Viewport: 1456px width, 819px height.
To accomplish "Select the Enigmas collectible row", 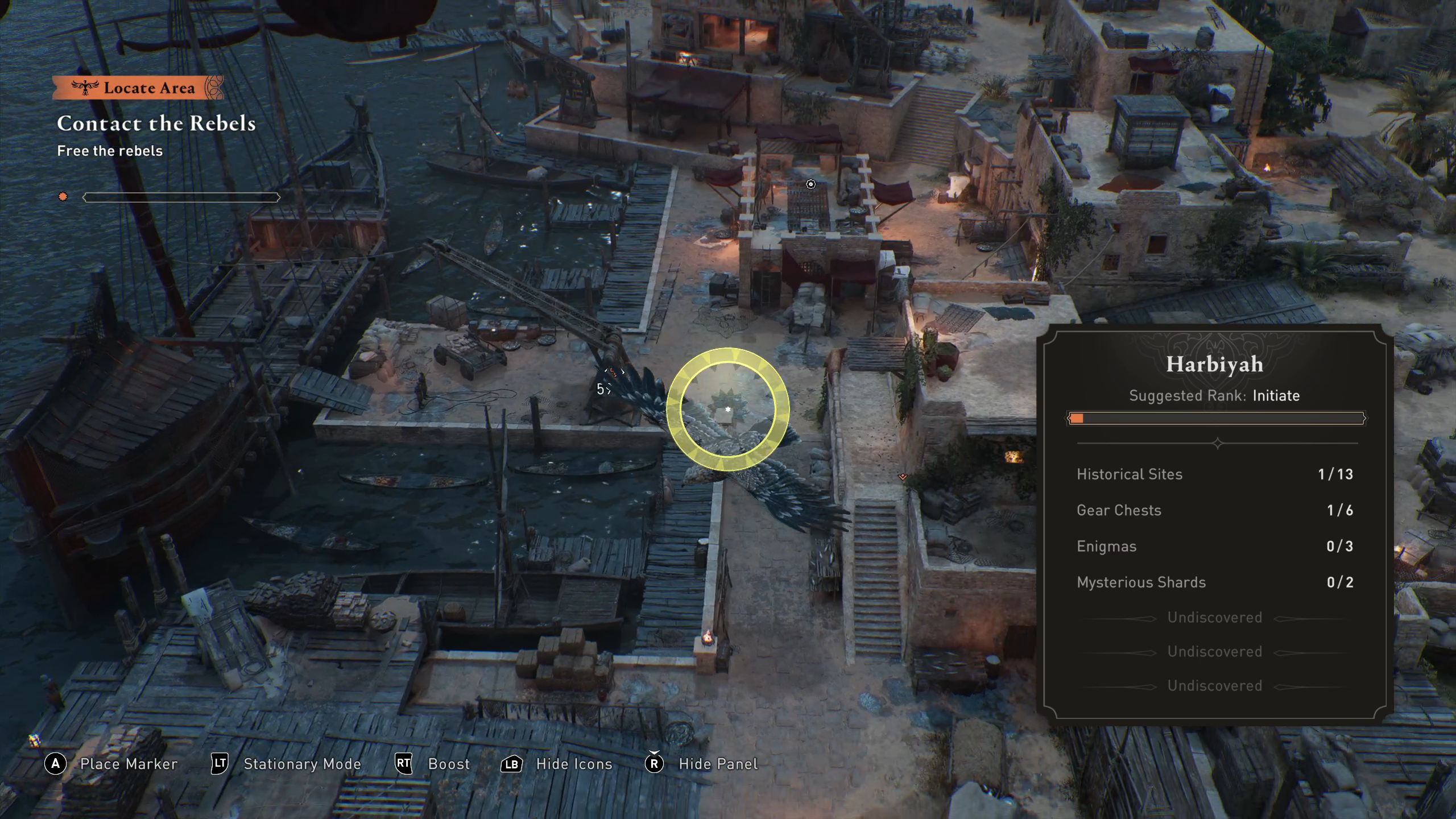I will pos(1214,547).
